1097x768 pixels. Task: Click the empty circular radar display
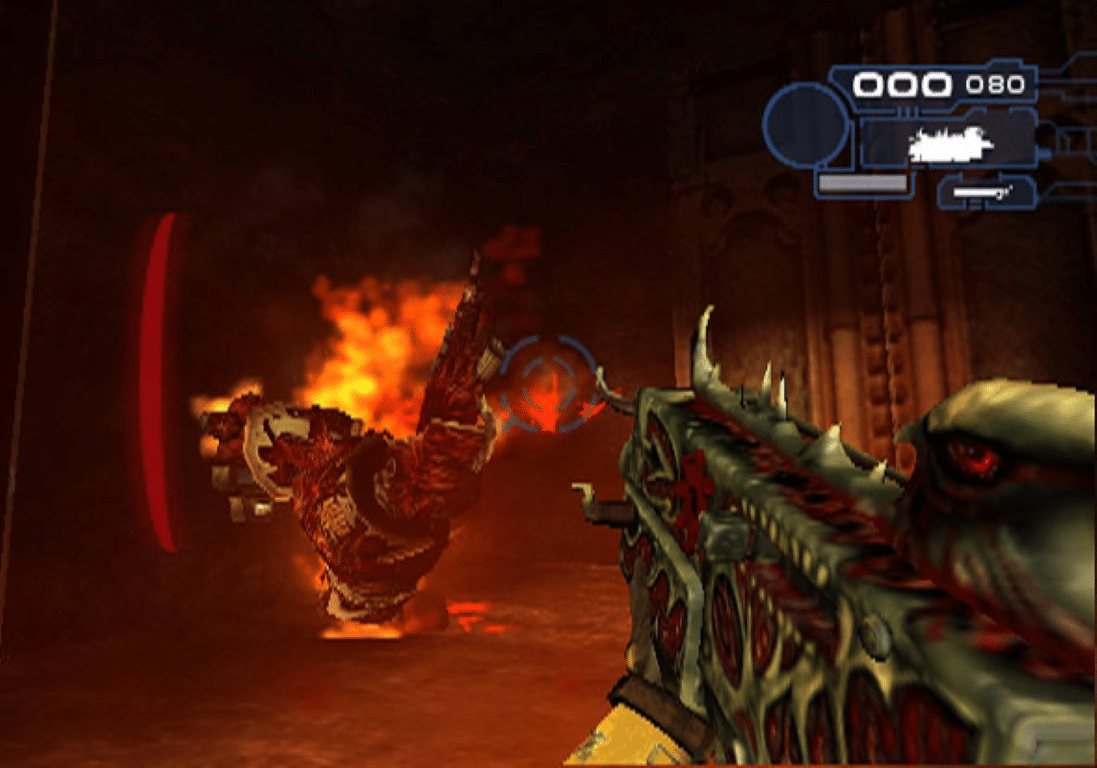[807, 125]
